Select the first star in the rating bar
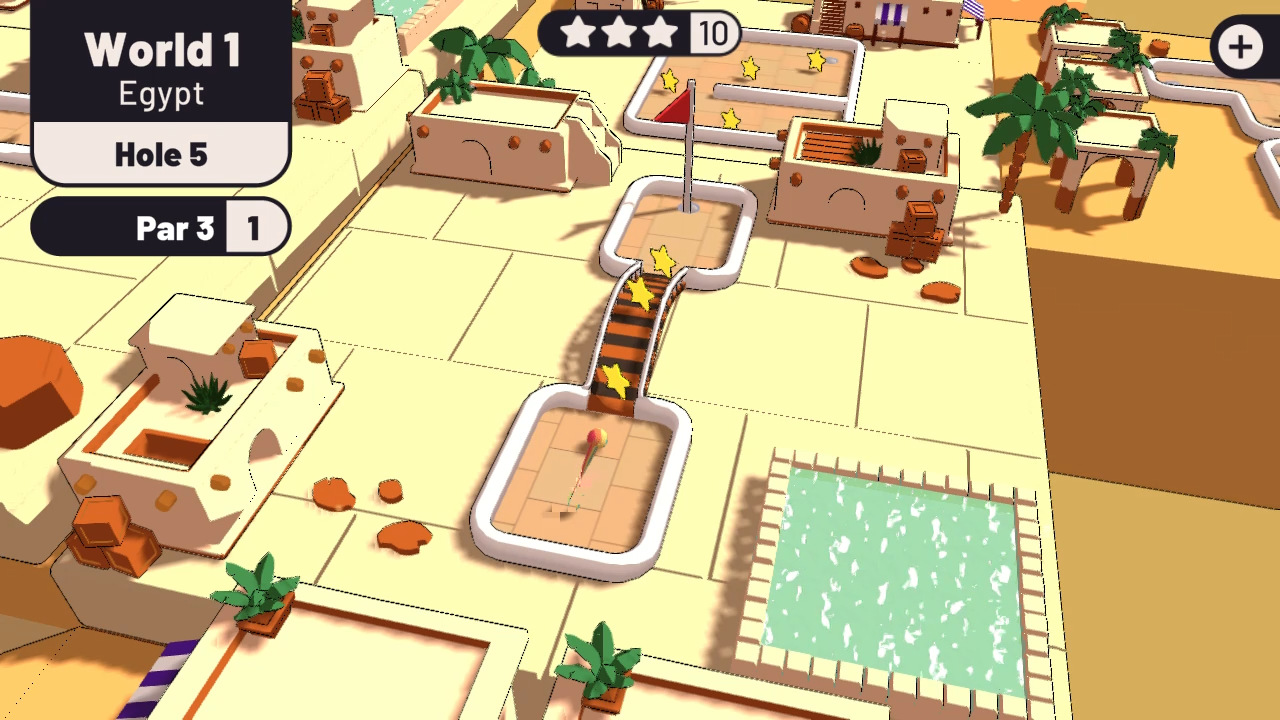Screen dimensions: 1280x720 pos(578,33)
